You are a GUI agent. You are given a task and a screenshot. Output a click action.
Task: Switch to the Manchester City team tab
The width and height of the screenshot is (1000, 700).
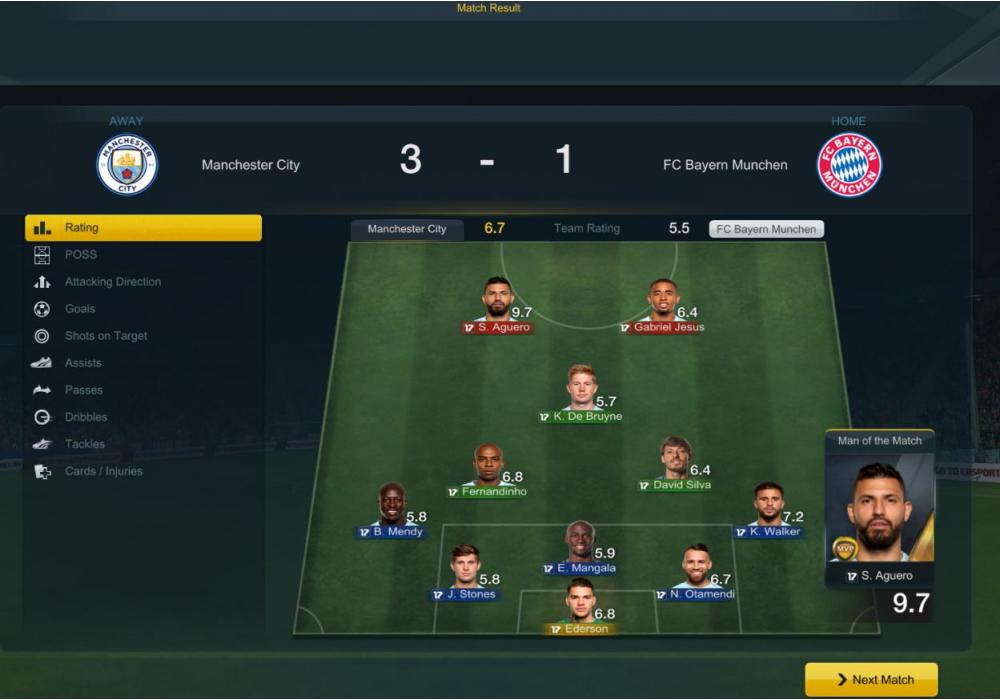tap(407, 229)
